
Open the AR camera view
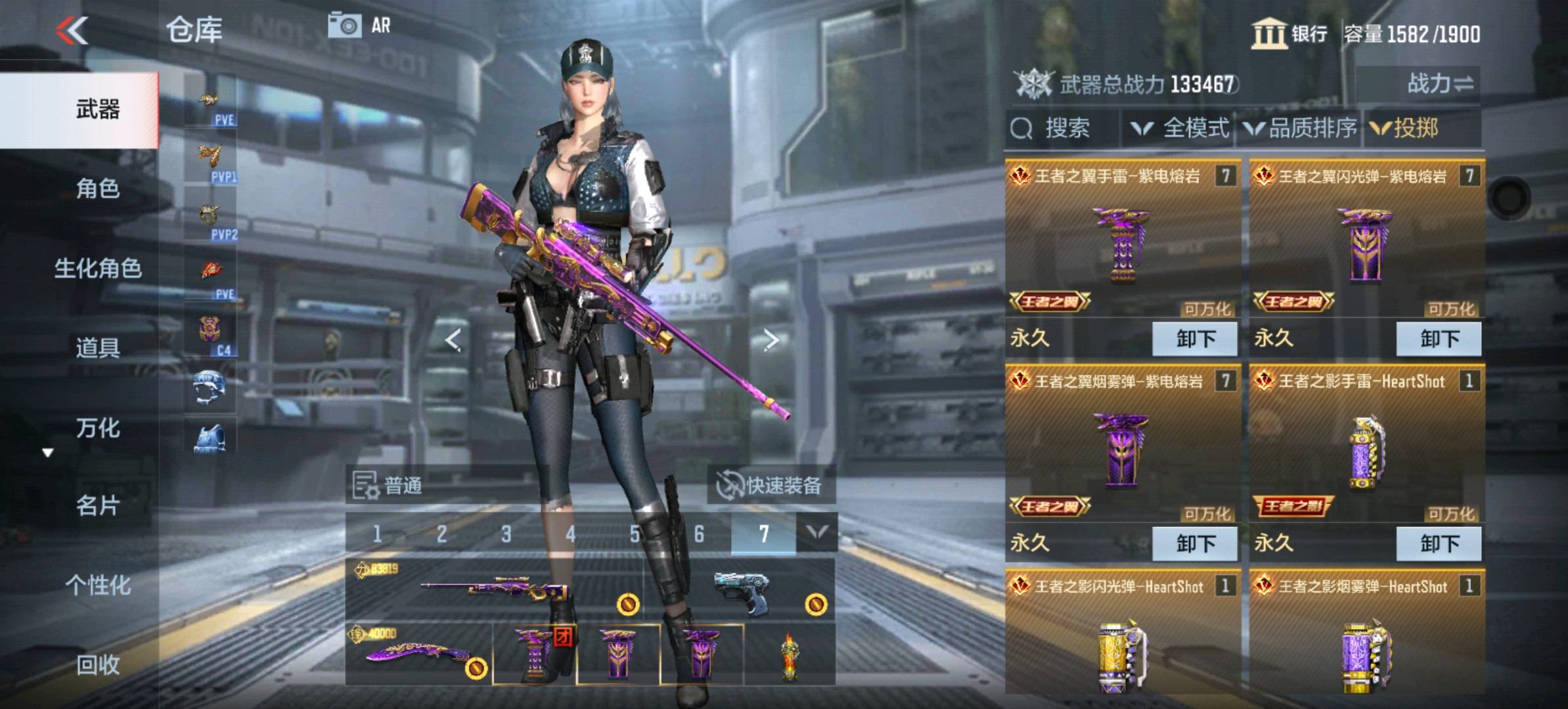click(x=359, y=26)
